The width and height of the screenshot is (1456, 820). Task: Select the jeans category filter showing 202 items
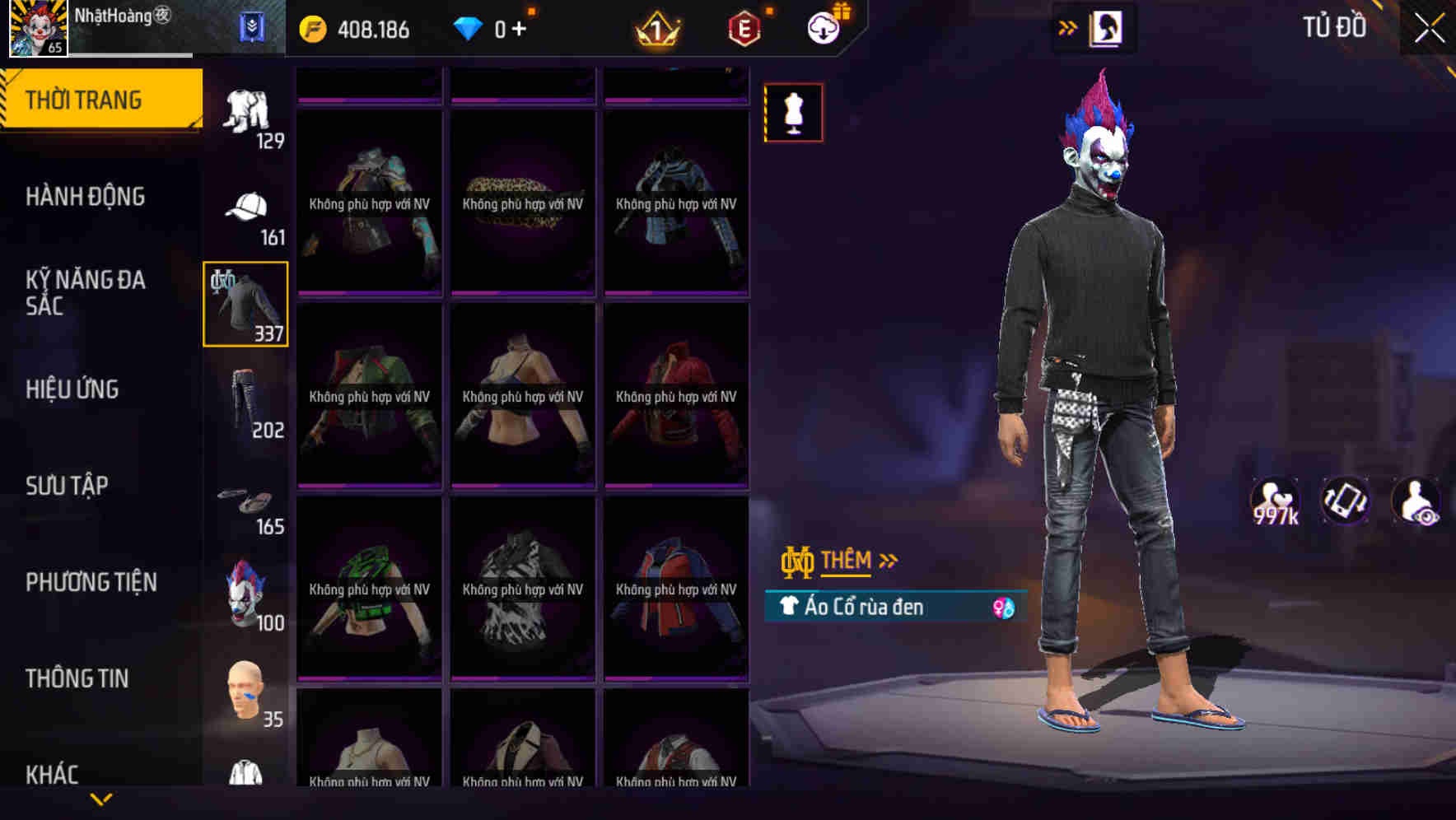[x=245, y=401]
